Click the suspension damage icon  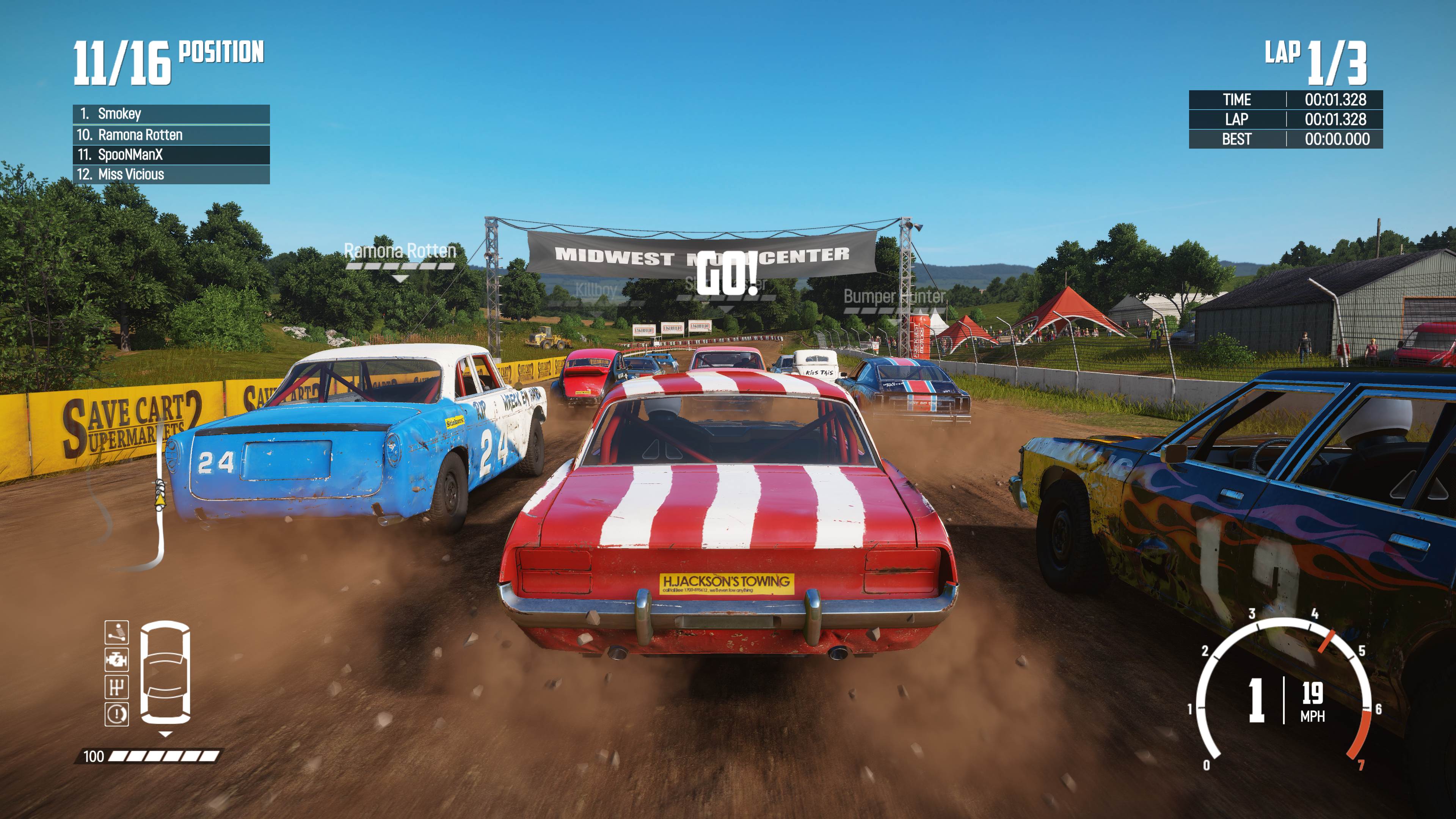coord(116,632)
